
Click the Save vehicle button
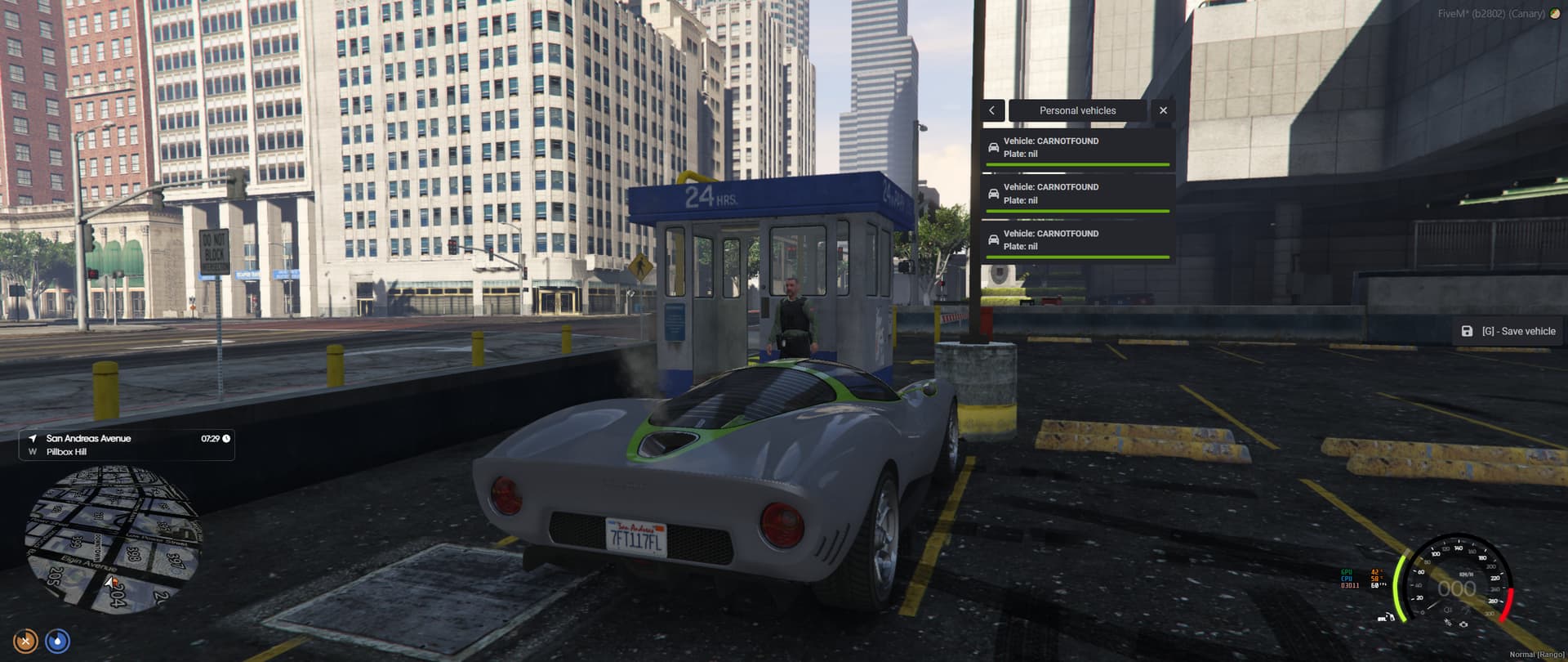click(x=1507, y=331)
